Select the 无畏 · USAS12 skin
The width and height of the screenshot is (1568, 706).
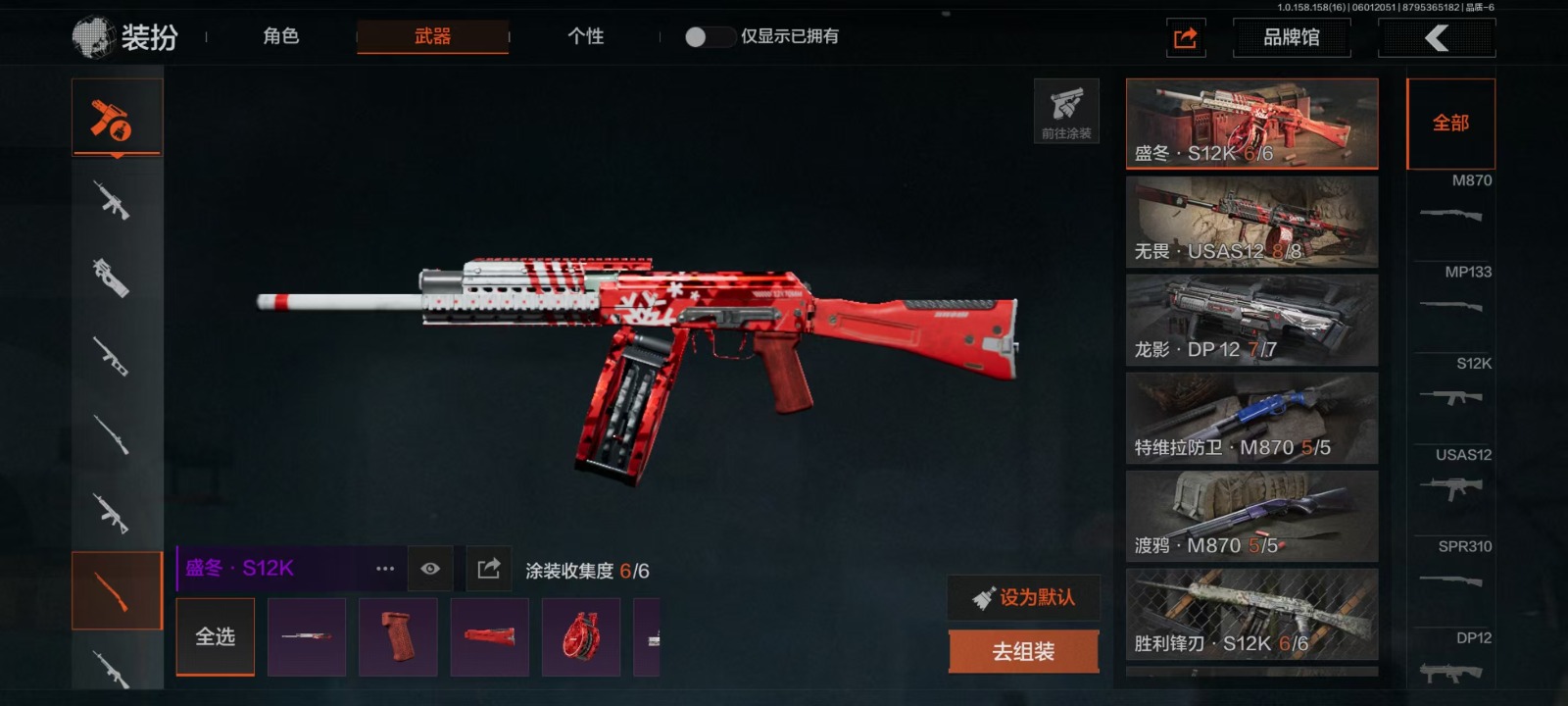click(x=1251, y=222)
